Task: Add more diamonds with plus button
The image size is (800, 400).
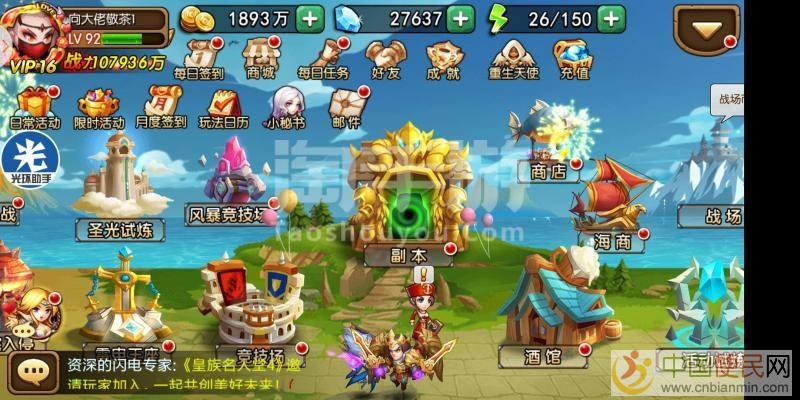Action: (x=460, y=18)
